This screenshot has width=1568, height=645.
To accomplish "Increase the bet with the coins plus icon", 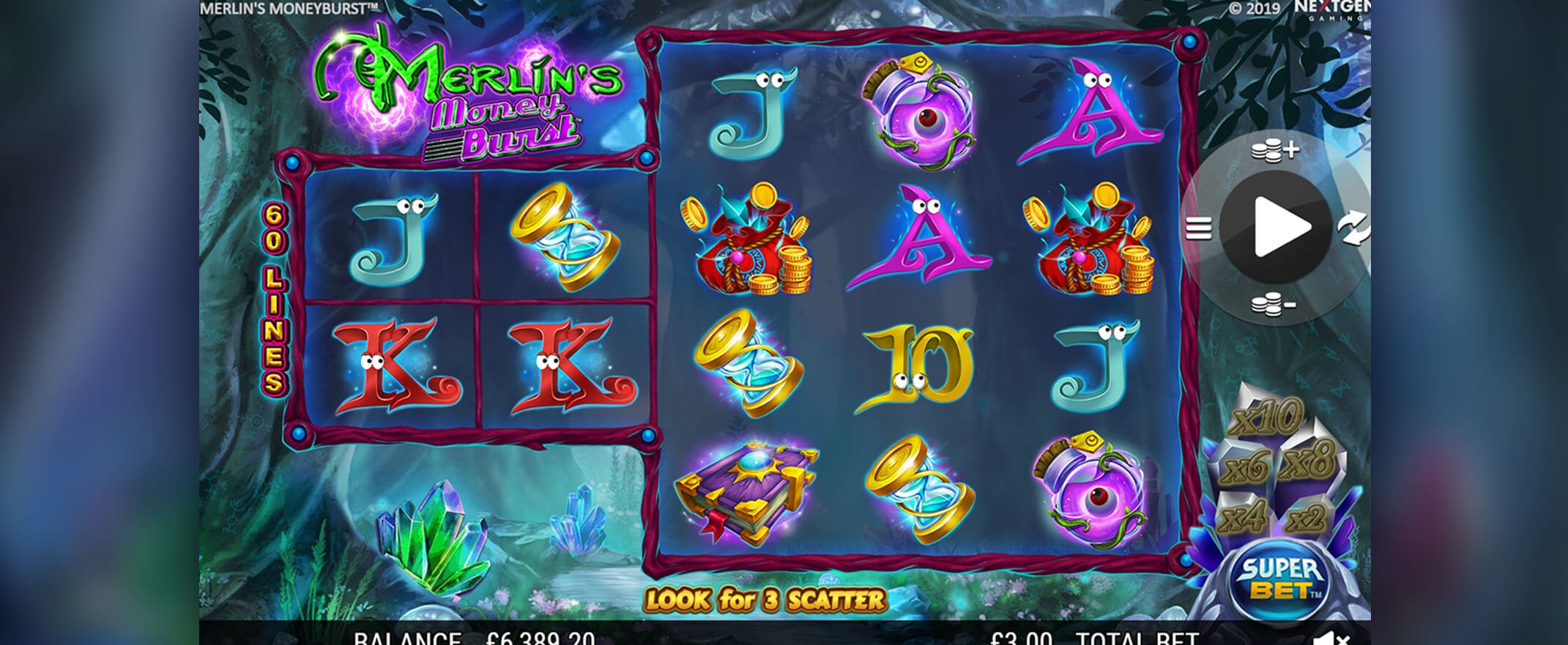I will pos(1274,151).
